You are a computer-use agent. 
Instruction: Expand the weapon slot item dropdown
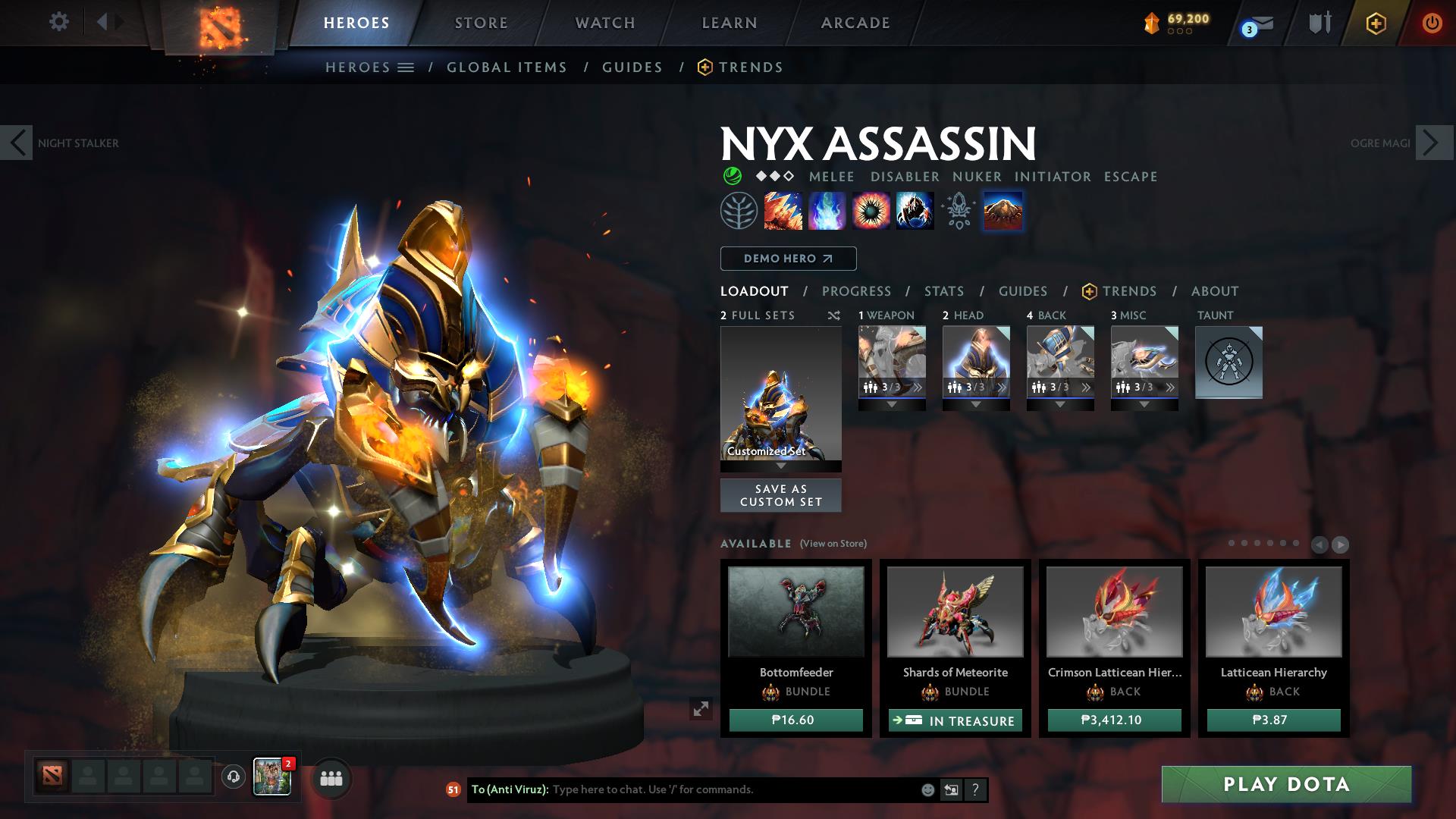point(892,404)
